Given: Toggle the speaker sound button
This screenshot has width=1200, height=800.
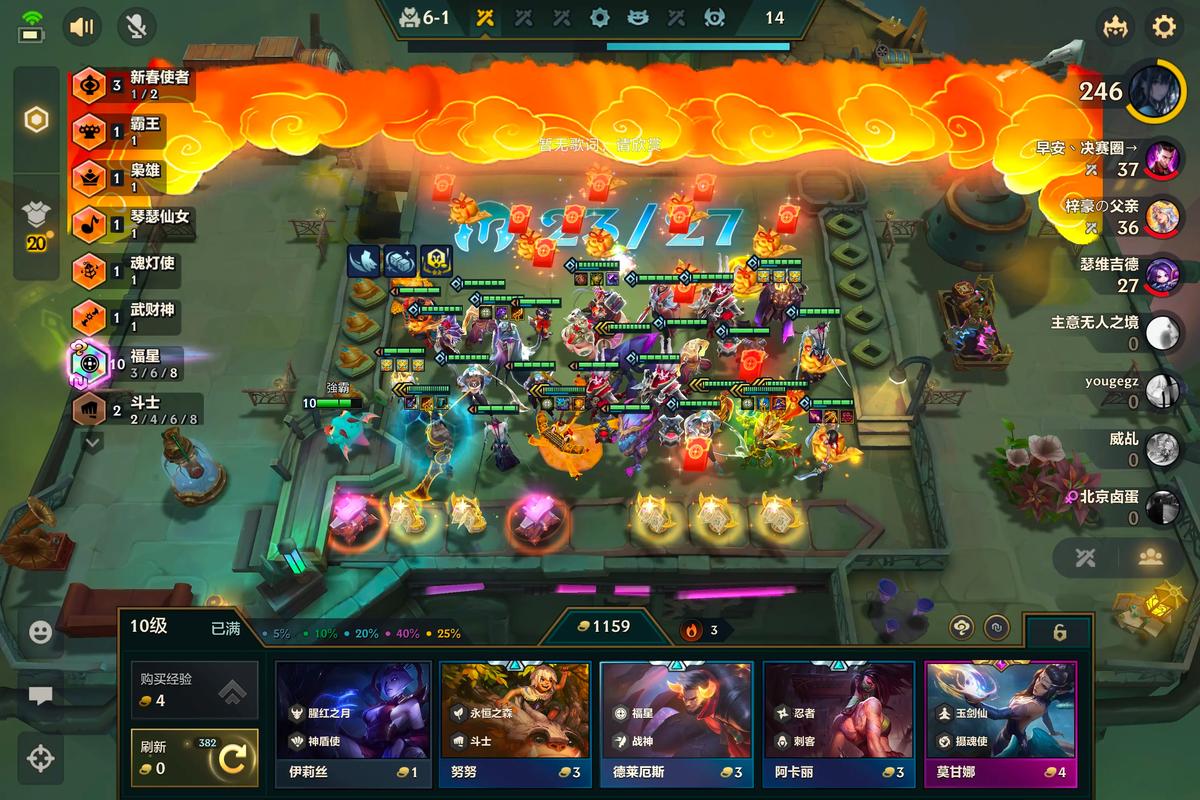Looking at the screenshot, I should (82, 26).
